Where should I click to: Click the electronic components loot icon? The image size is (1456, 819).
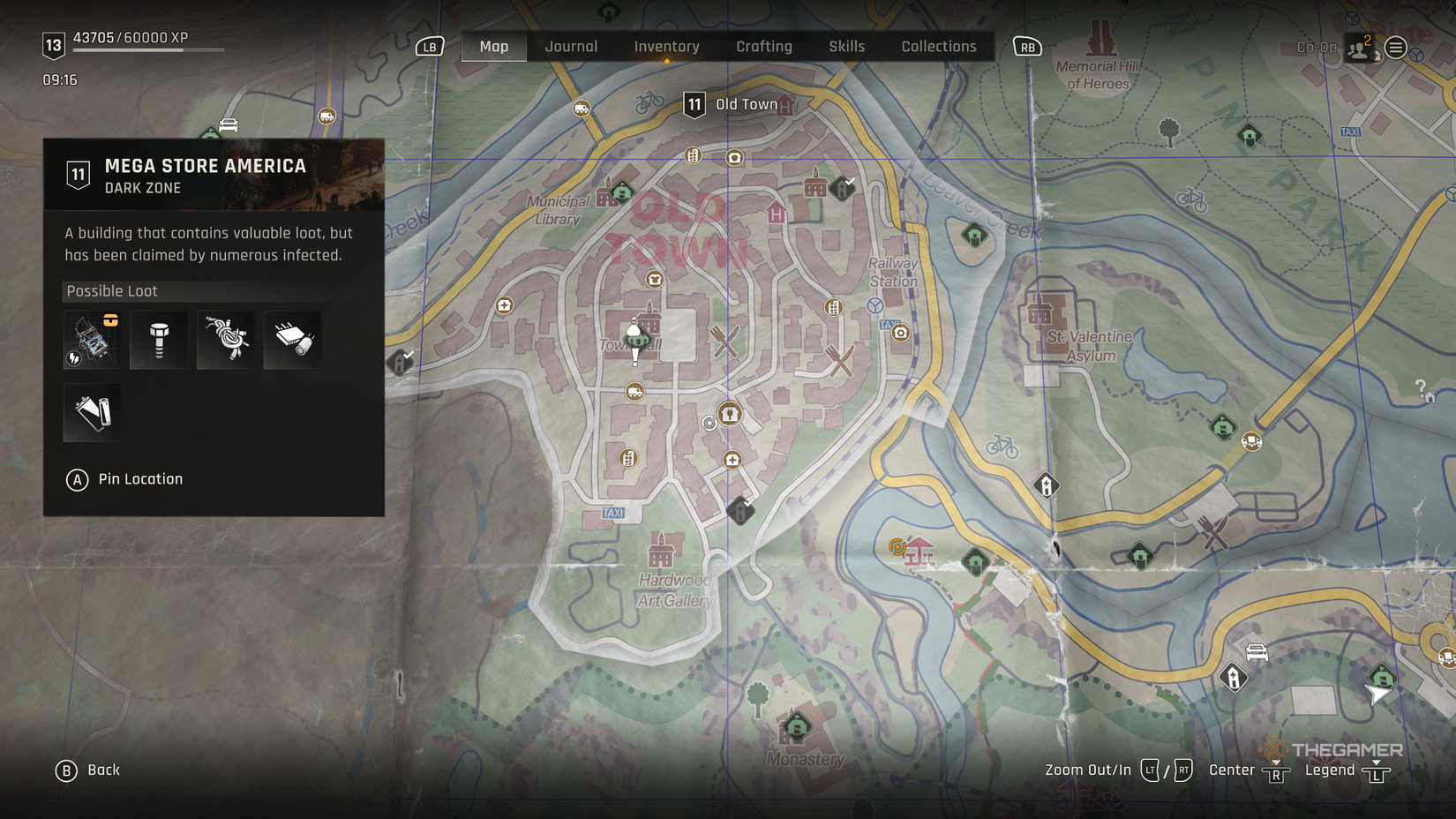click(293, 340)
